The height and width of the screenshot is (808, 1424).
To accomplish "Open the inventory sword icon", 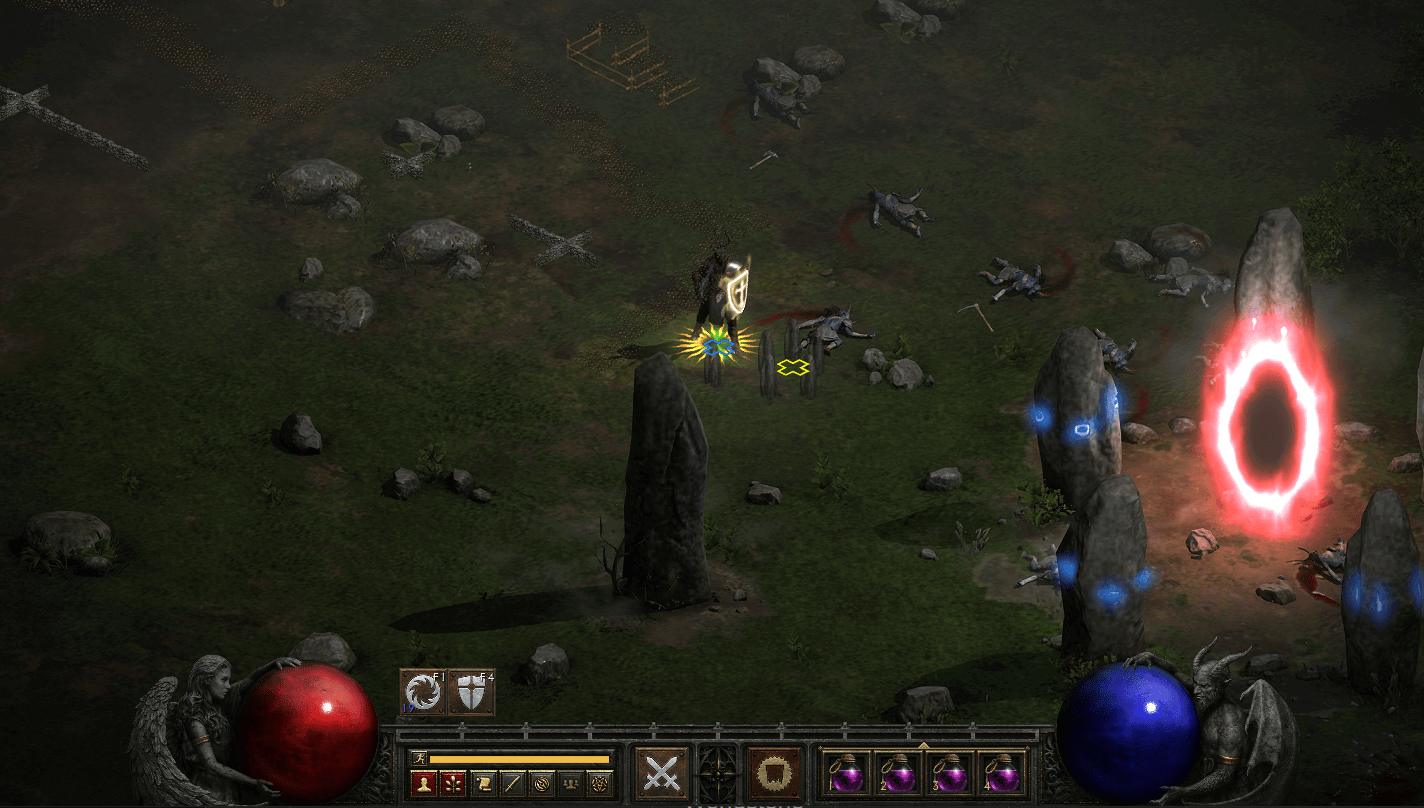I will pyautogui.click(x=511, y=783).
